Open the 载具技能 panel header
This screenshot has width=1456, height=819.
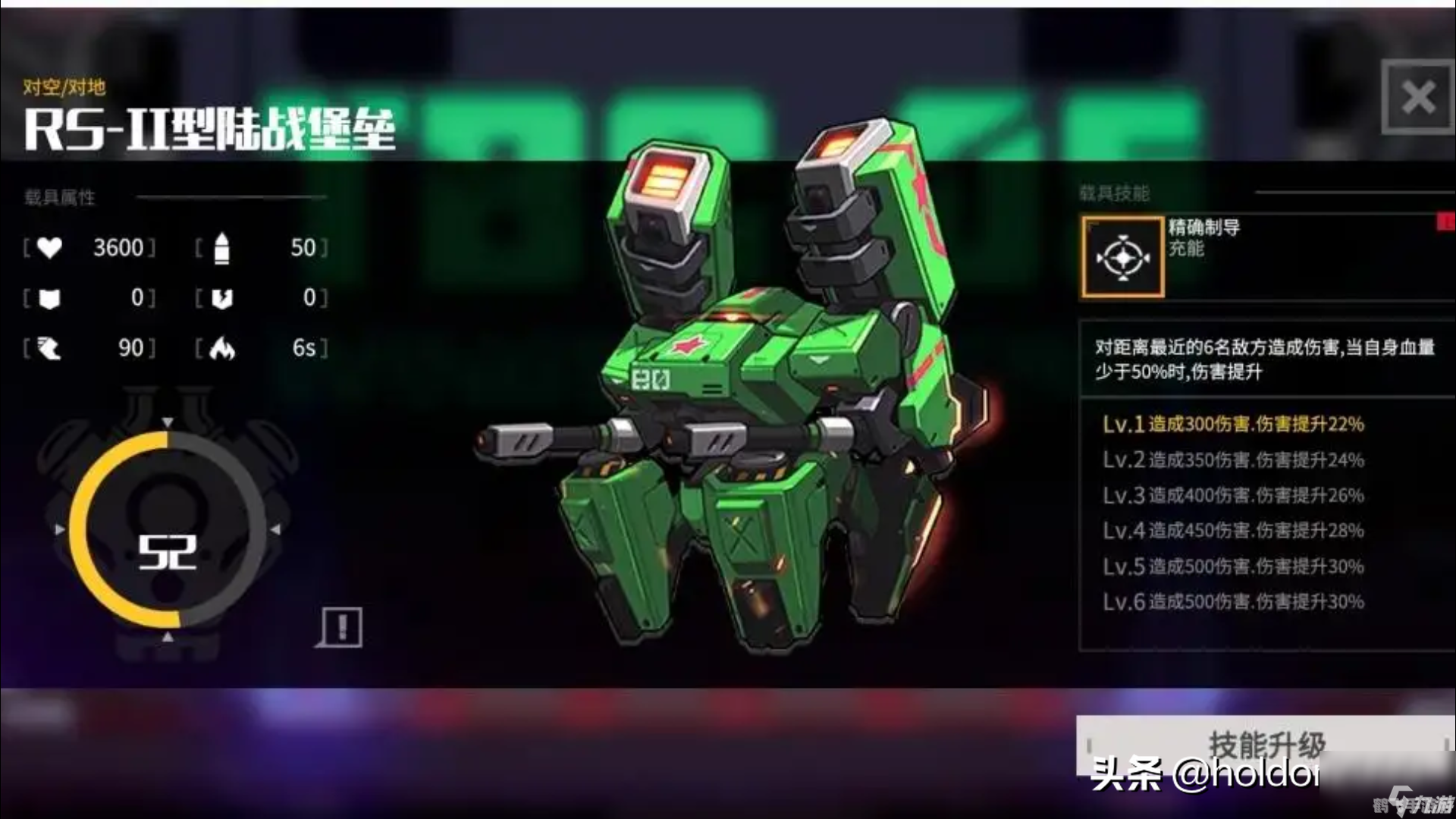[1115, 193]
